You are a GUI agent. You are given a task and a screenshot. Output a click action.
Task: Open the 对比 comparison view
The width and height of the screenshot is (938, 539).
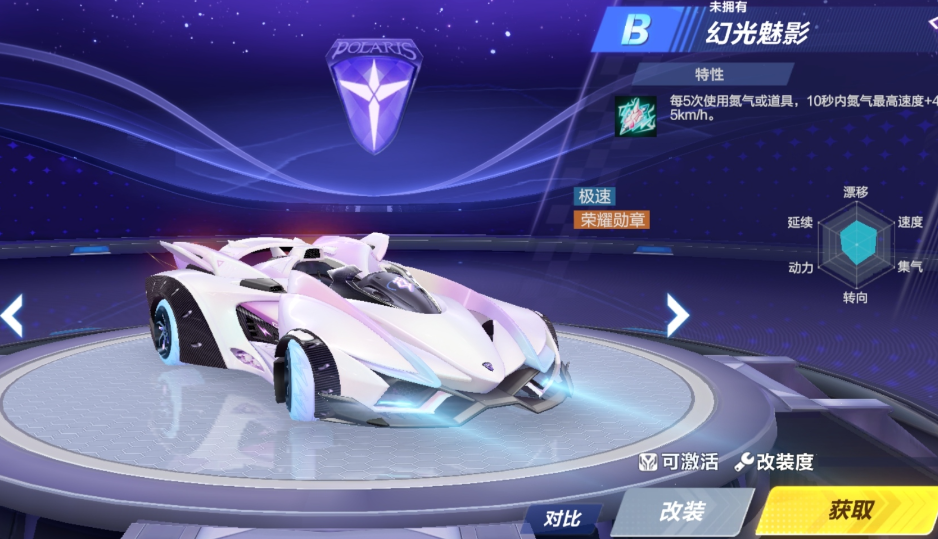[x=563, y=518]
